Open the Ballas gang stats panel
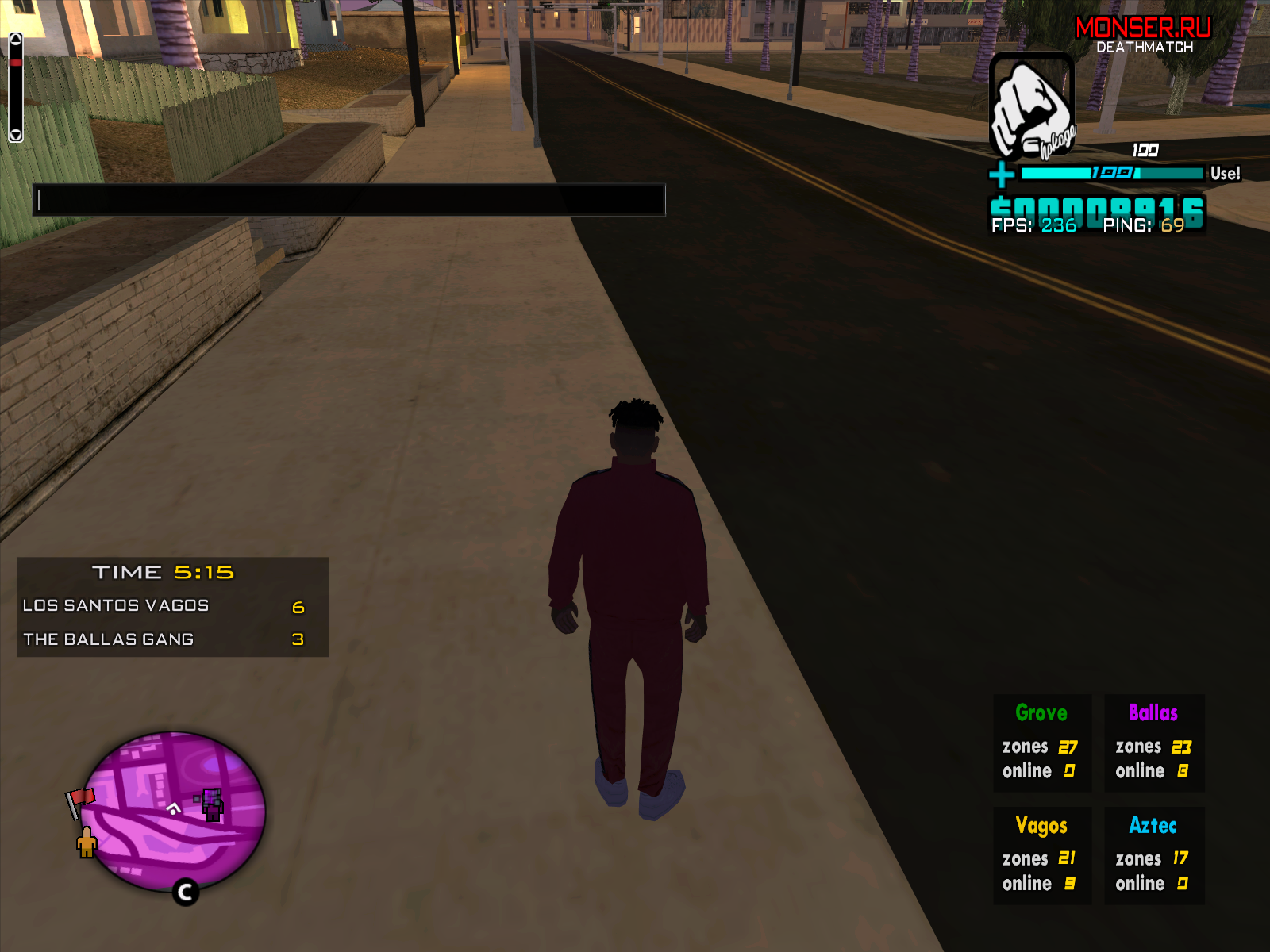The image size is (1270, 952). click(1154, 743)
